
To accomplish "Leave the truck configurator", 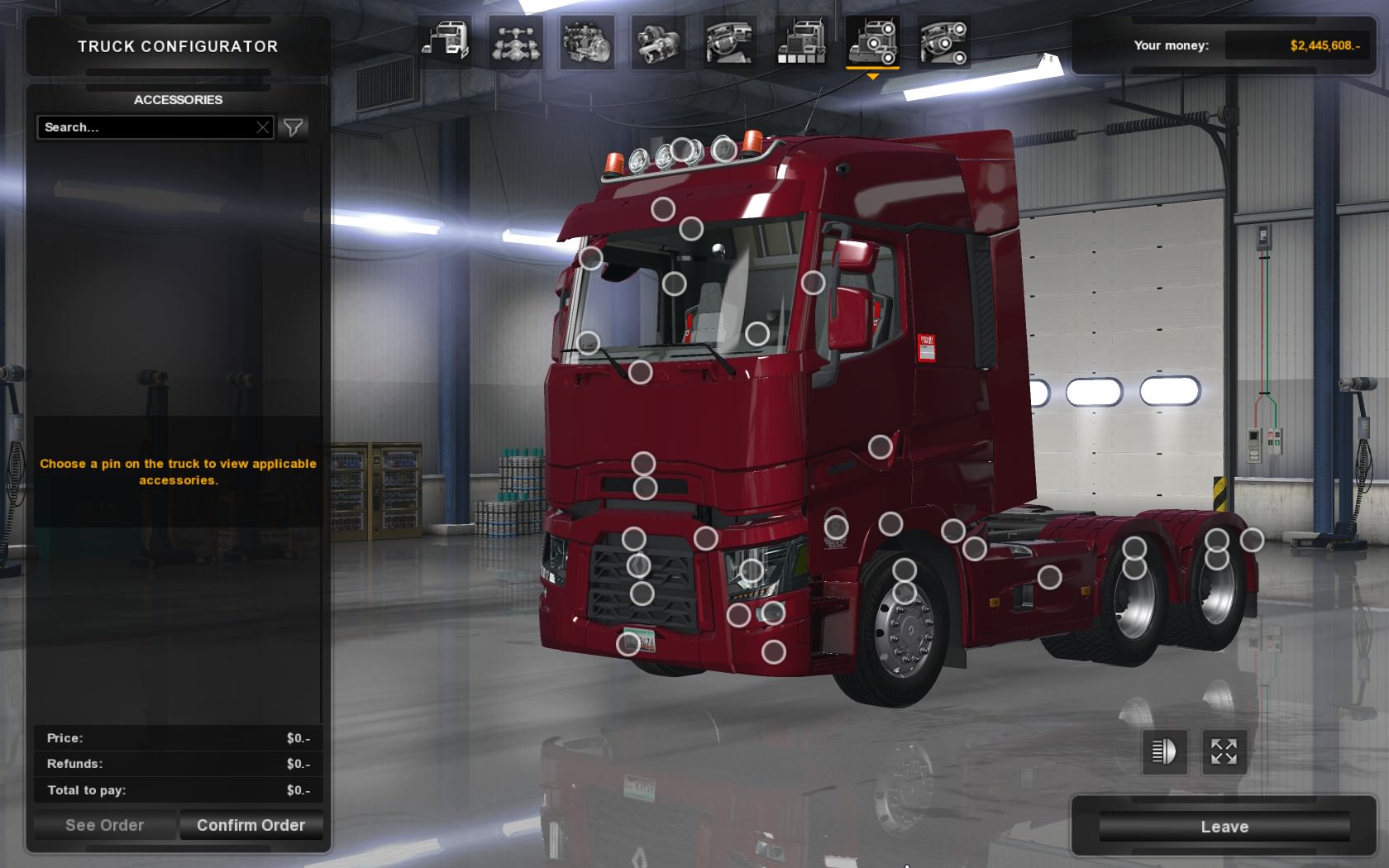I will coord(1224,827).
